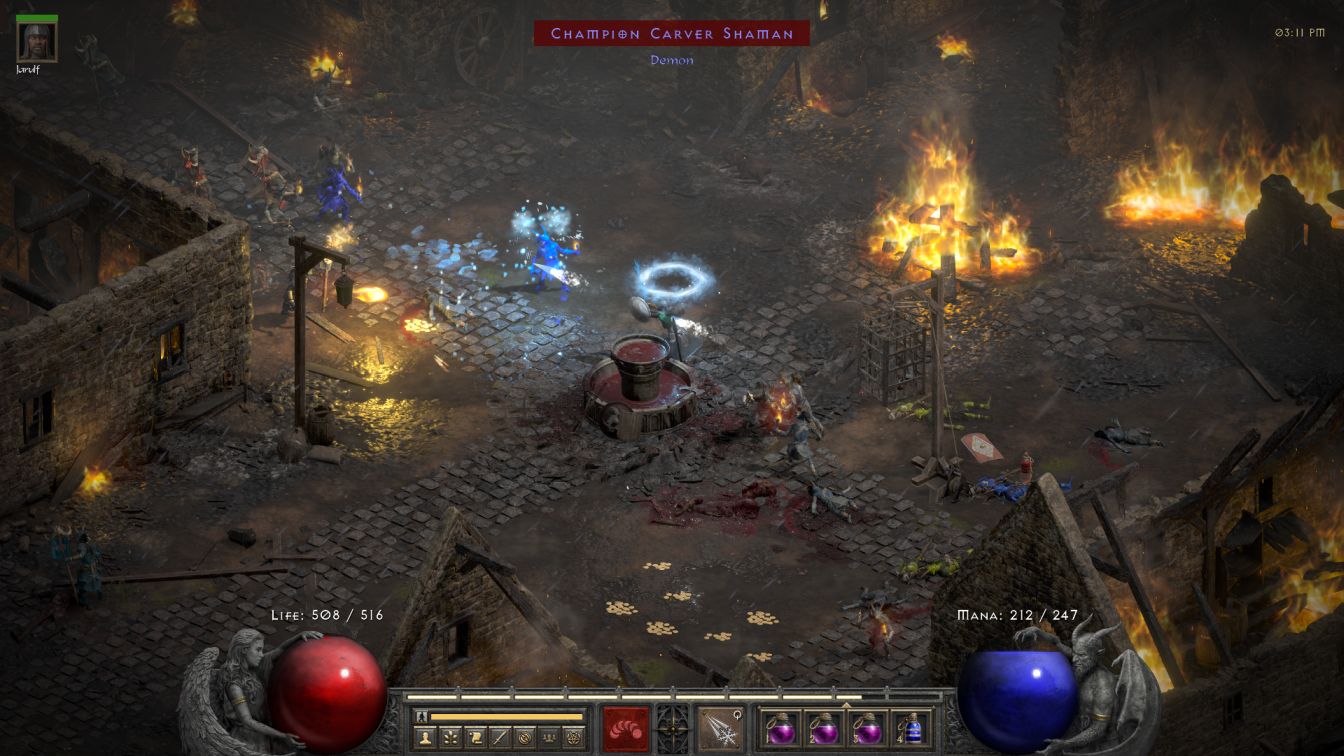
Task: Select the red left-click skill icon
Action: pyautogui.click(x=626, y=728)
